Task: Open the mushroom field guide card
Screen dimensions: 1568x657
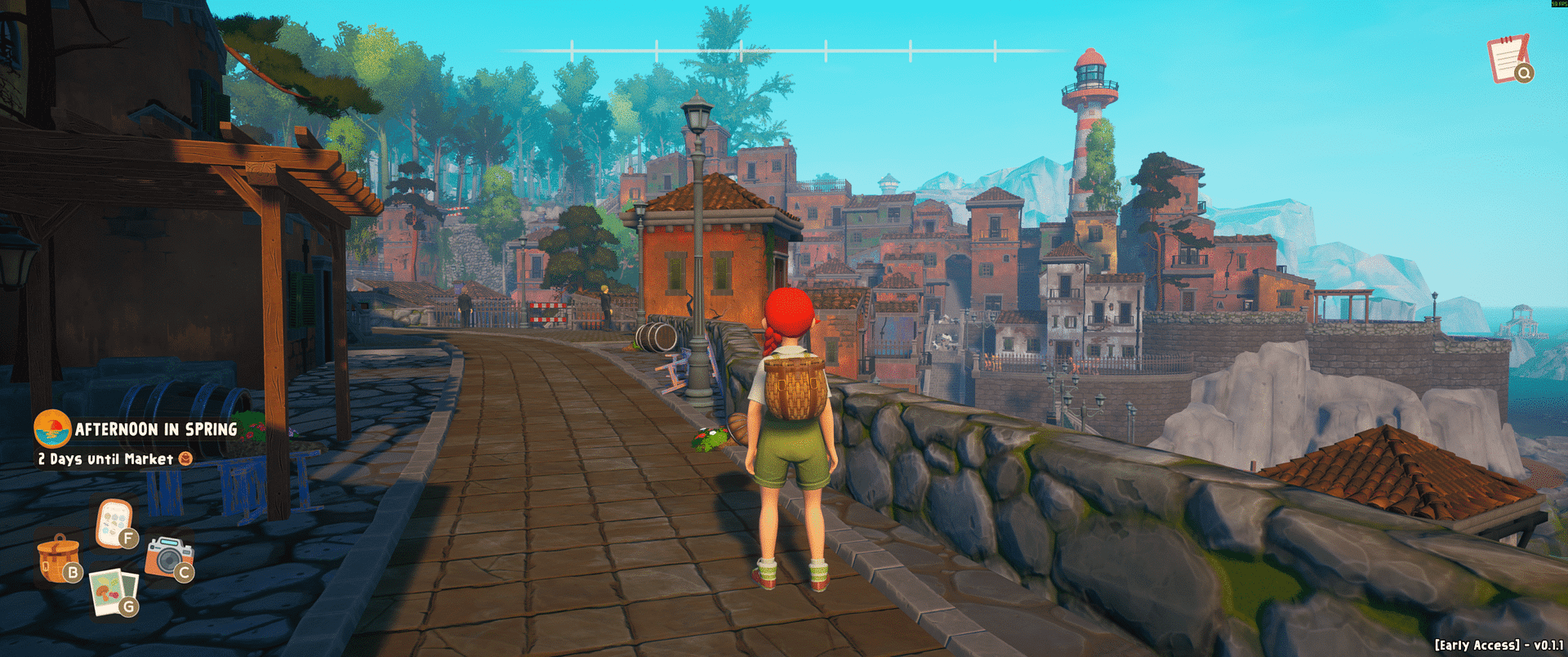Action: (114, 523)
